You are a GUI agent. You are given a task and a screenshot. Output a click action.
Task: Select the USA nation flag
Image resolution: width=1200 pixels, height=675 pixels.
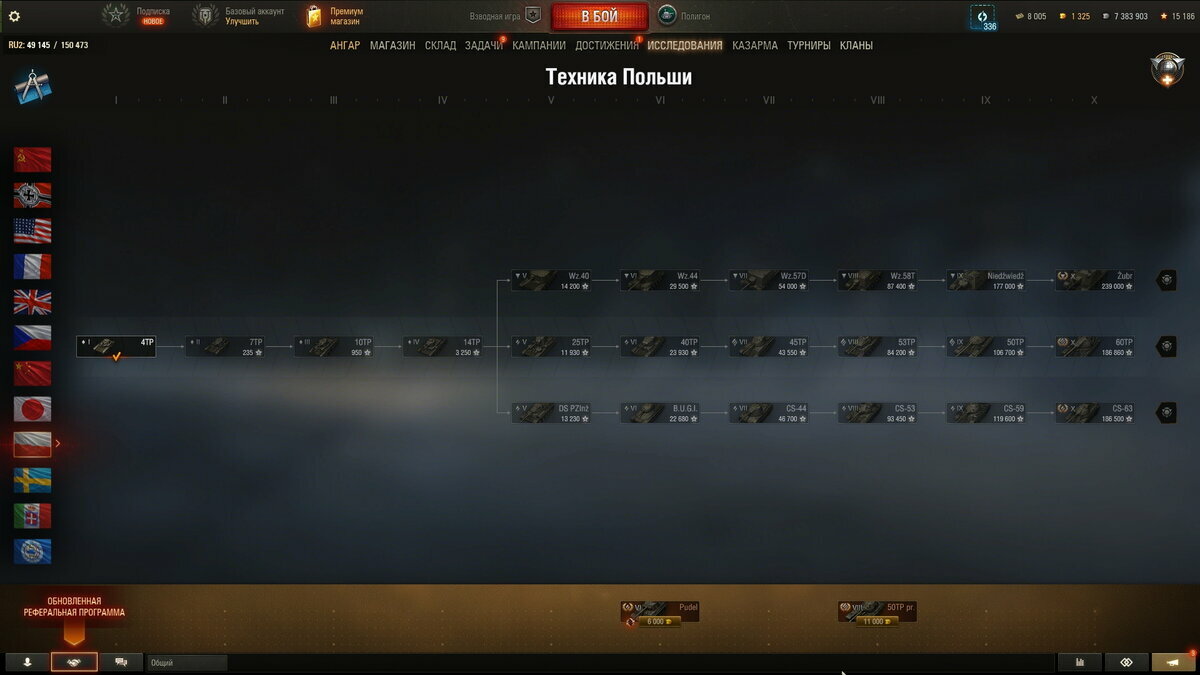click(32, 231)
